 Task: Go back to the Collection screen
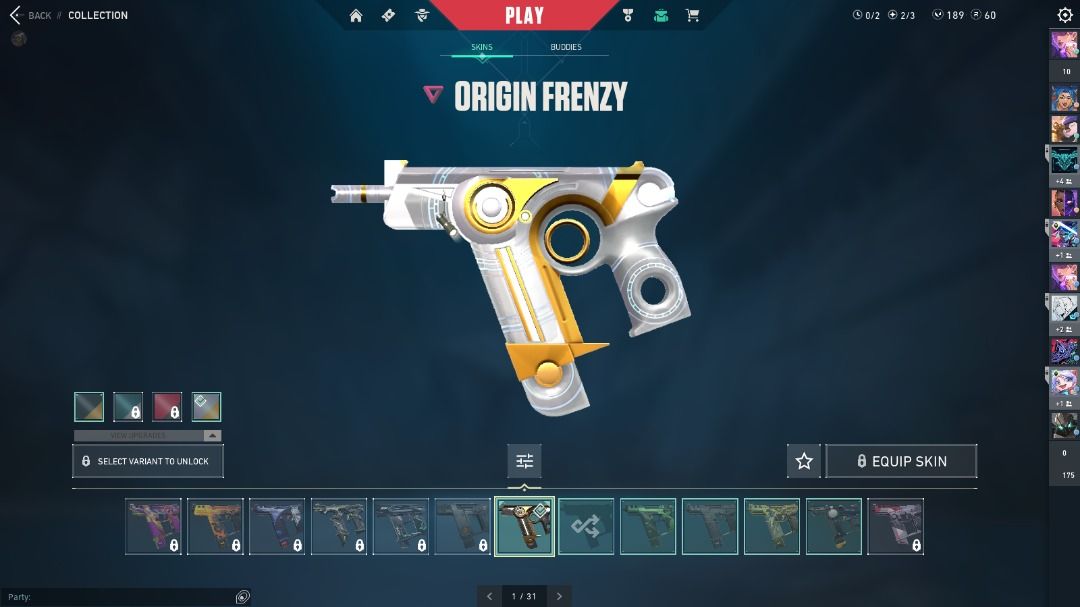30,15
